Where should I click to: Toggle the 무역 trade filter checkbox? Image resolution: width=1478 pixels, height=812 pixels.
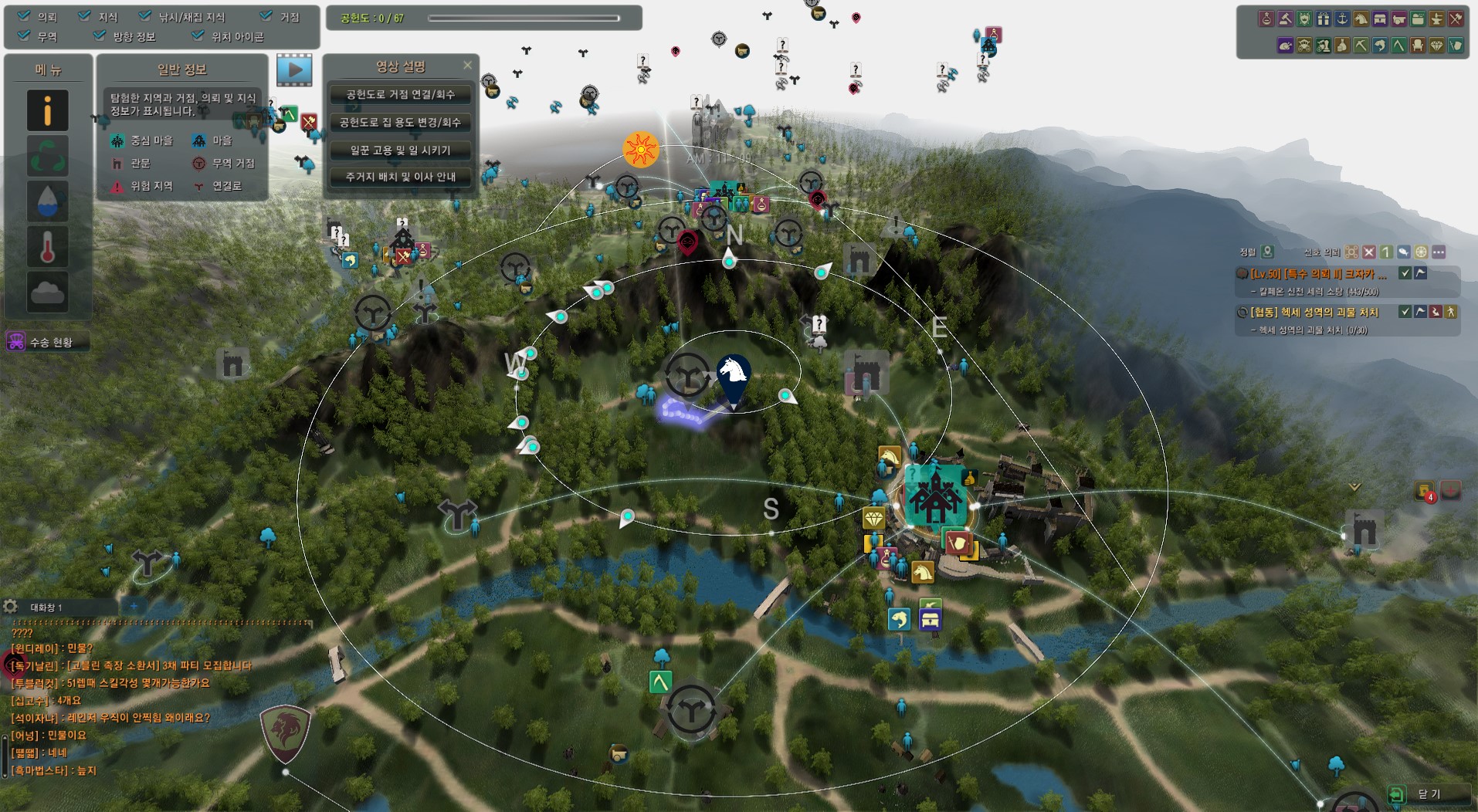point(25,36)
